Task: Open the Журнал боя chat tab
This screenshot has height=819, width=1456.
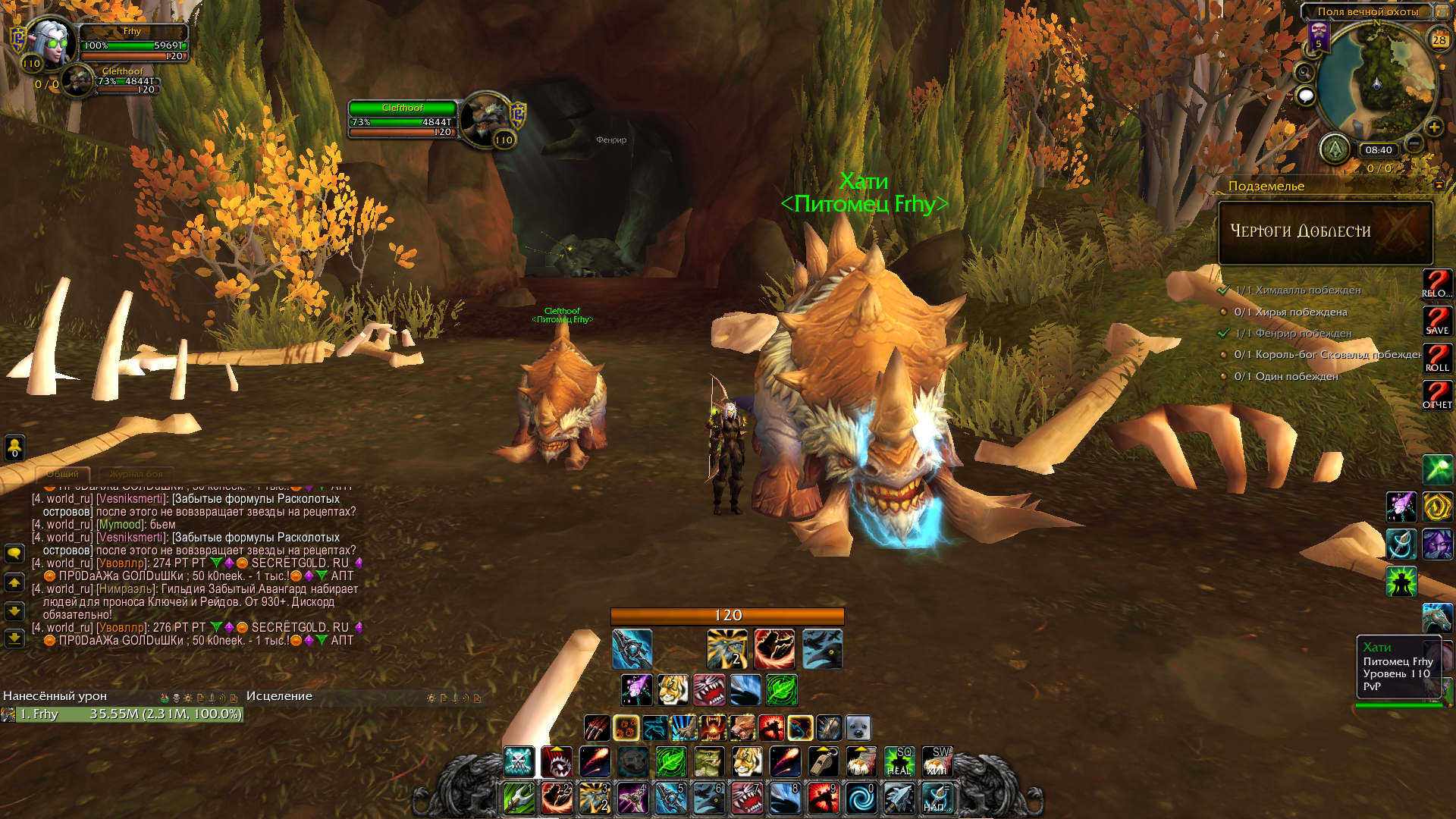Action: pos(136,474)
